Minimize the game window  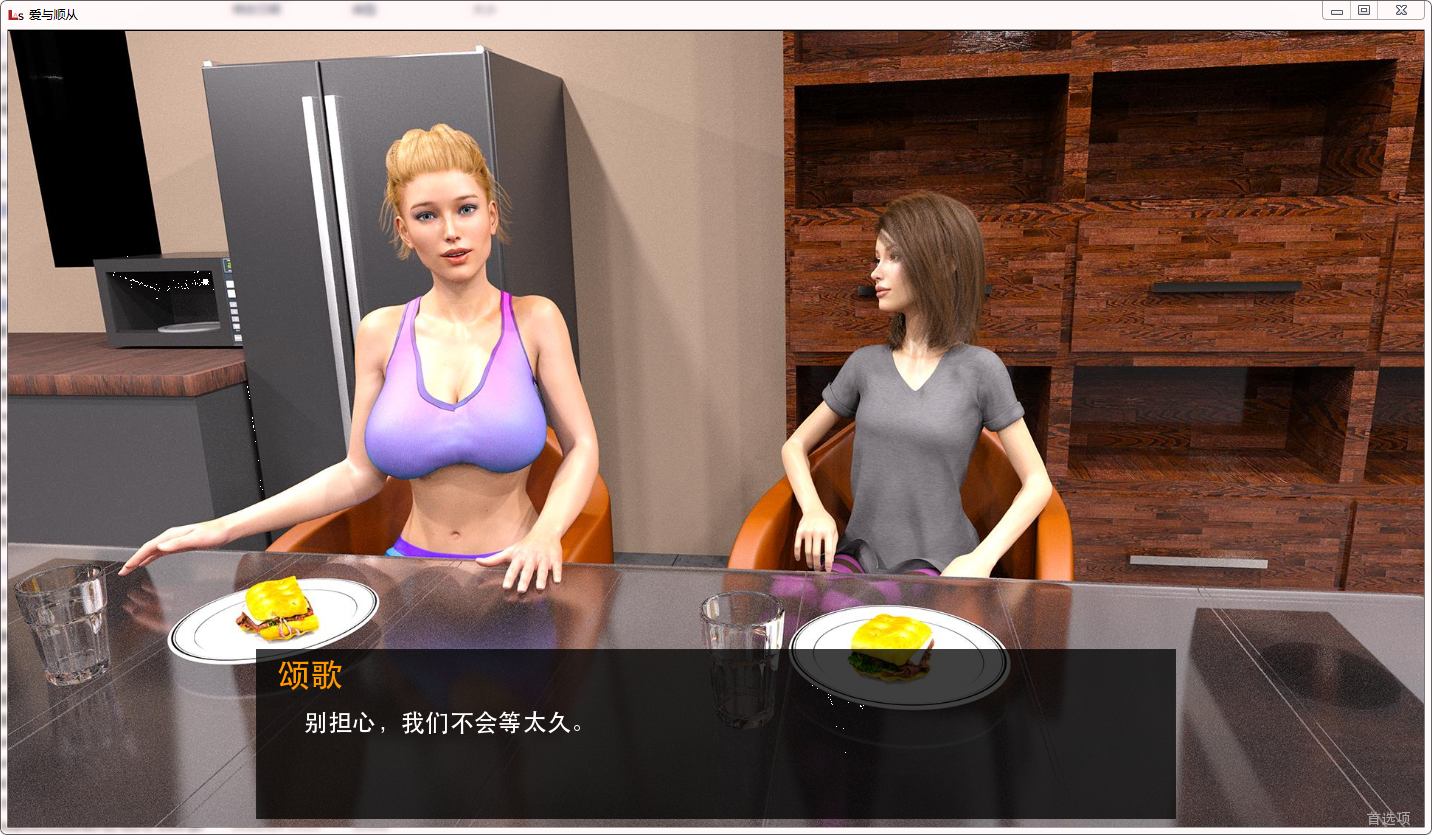(x=1337, y=10)
